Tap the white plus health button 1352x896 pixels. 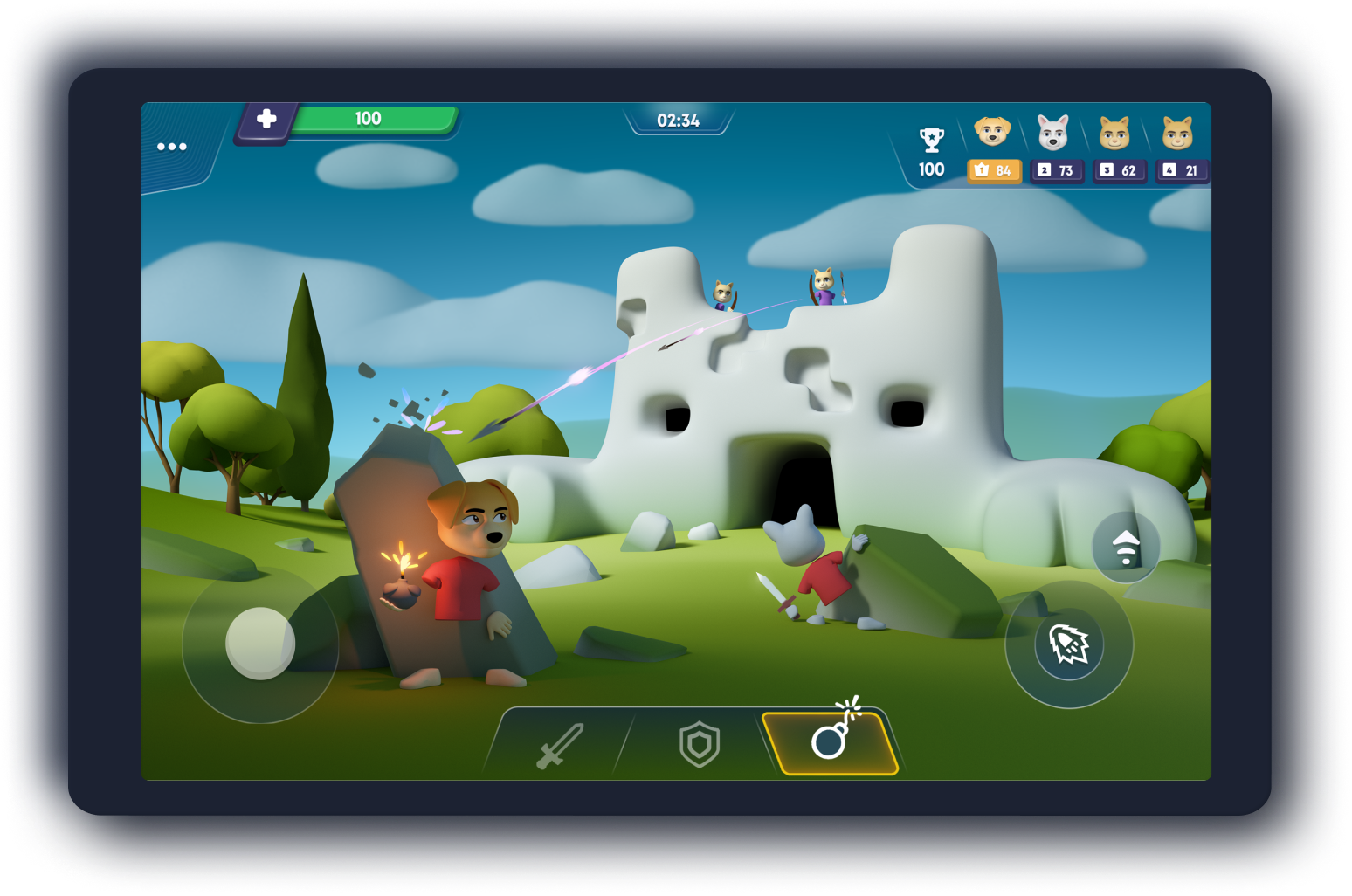(x=266, y=119)
